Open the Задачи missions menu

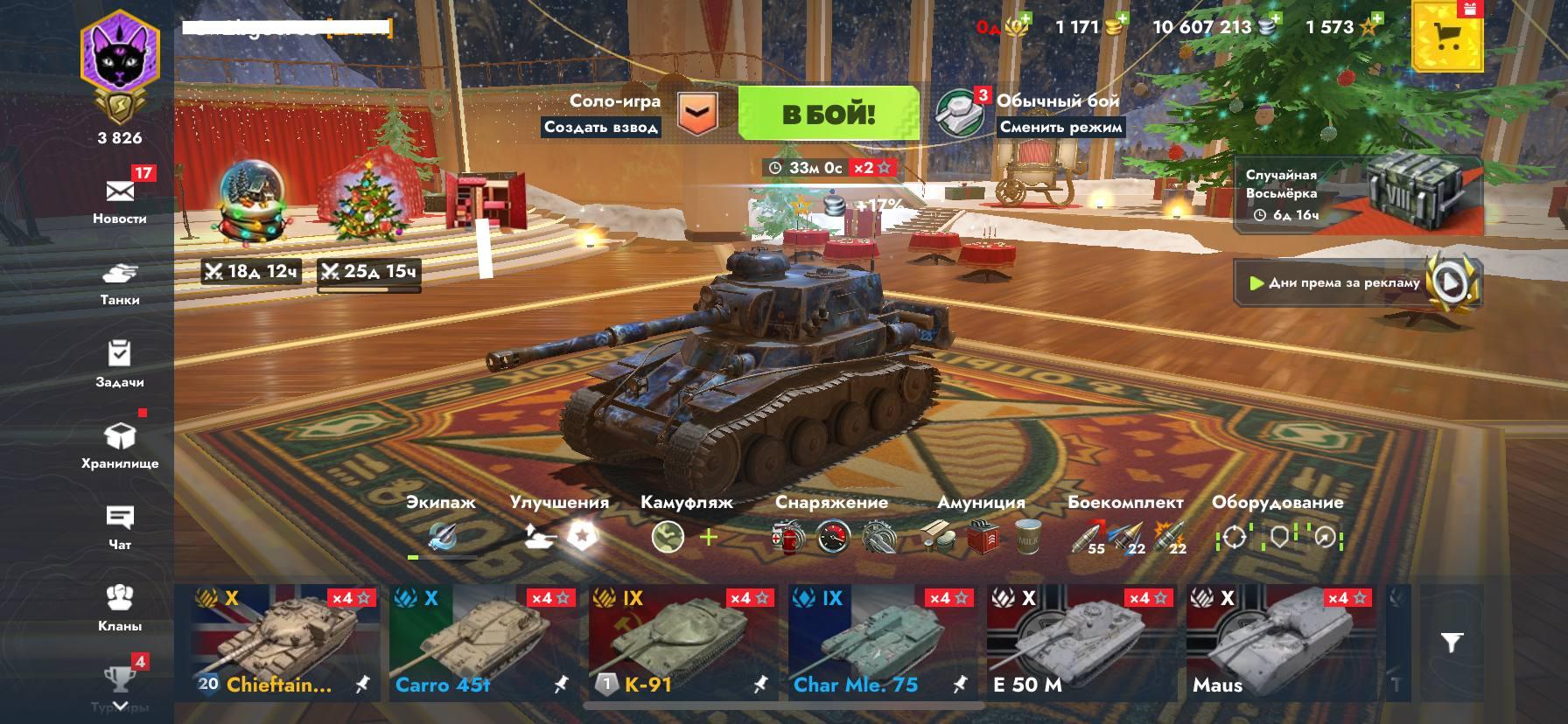click(x=120, y=364)
